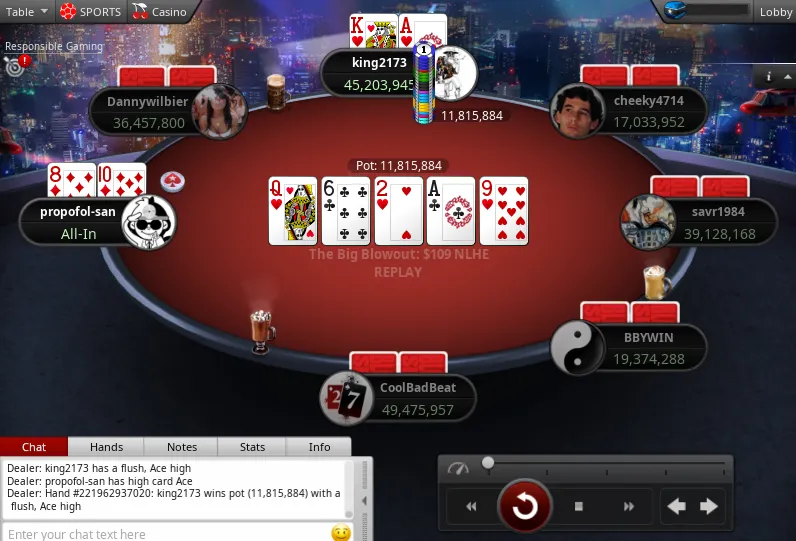Image resolution: width=796 pixels, height=541 pixels.
Task: Click the replay speed slider handle
Action: tap(488, 462)
